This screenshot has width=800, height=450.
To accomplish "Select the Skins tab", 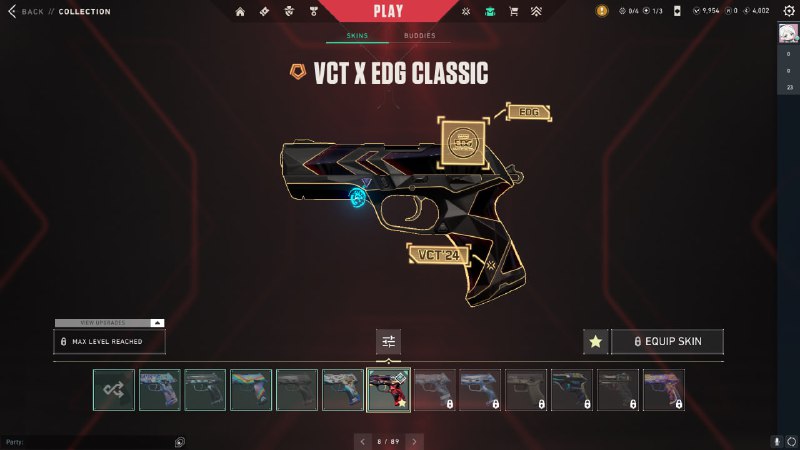I will tap(357, 36).
